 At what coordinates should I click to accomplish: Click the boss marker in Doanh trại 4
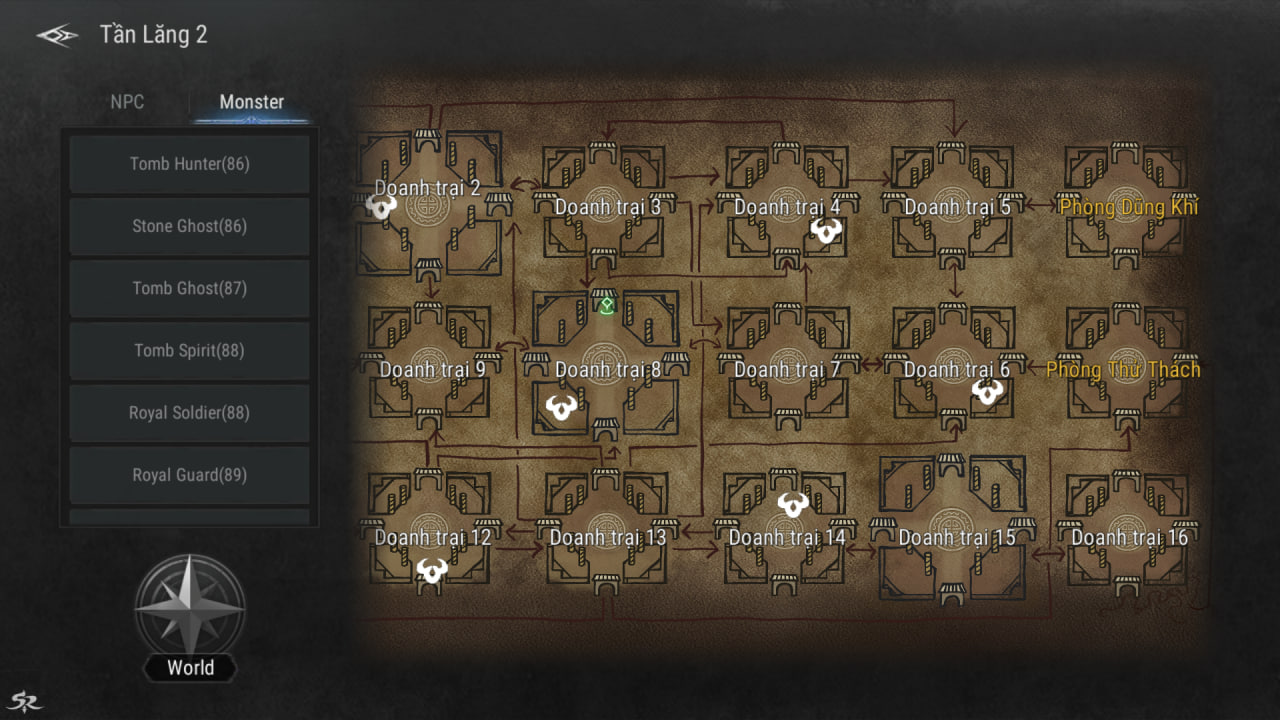[825, 232]
